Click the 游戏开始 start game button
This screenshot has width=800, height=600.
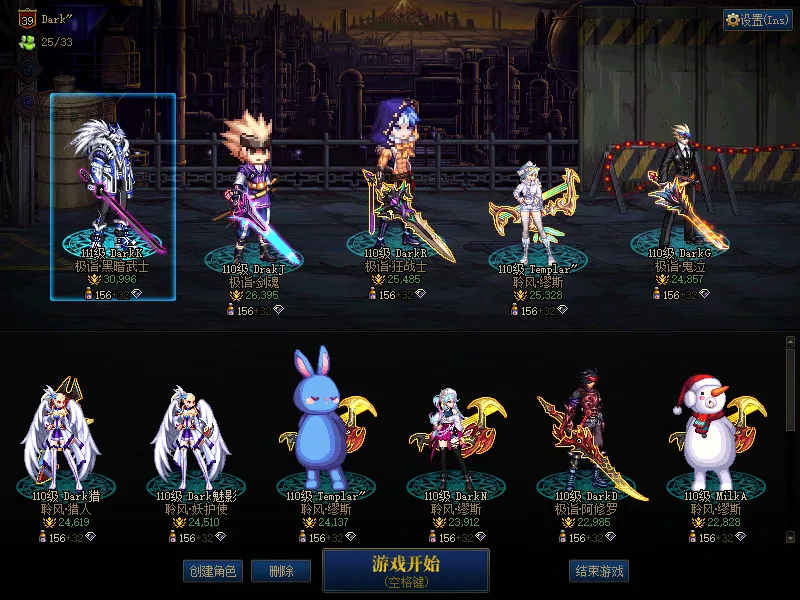tap(405, 570)
